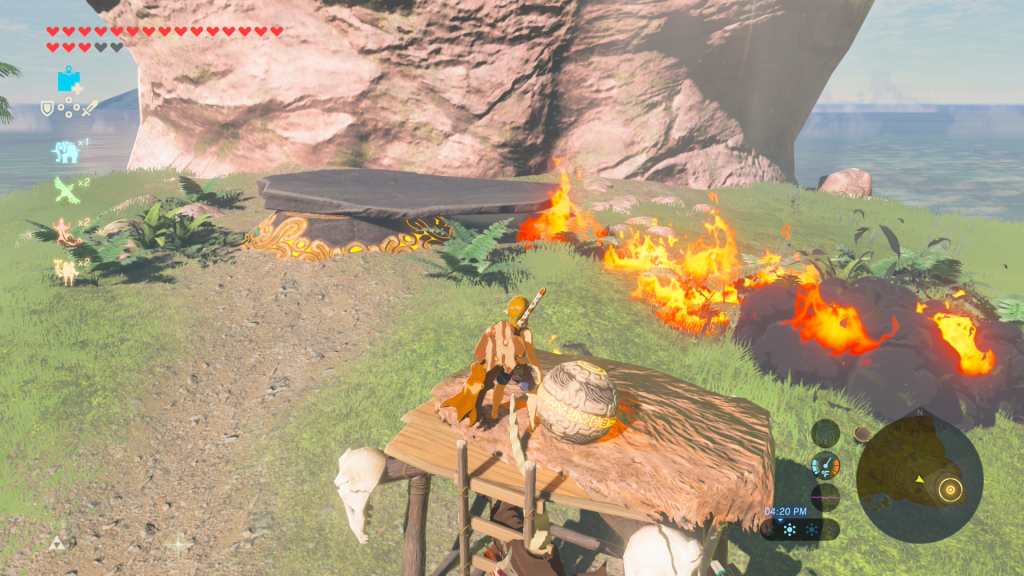Check the °F temperature gauge icon
Image resolution: width=1024 pixels, height=576 pixels.
pyautogui.click(x=826, y=465)
